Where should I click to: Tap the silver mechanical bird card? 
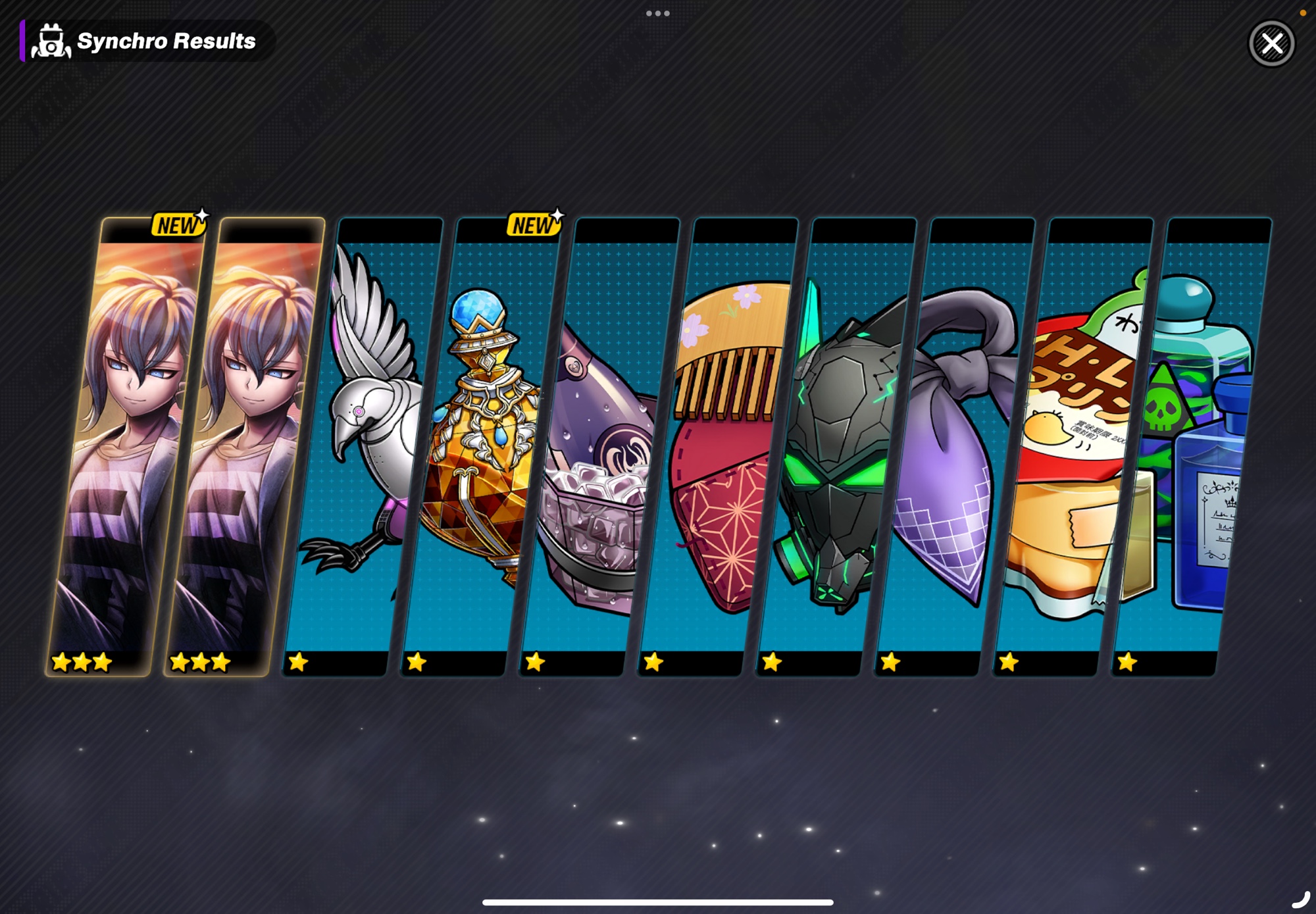(x=362, y=447)
